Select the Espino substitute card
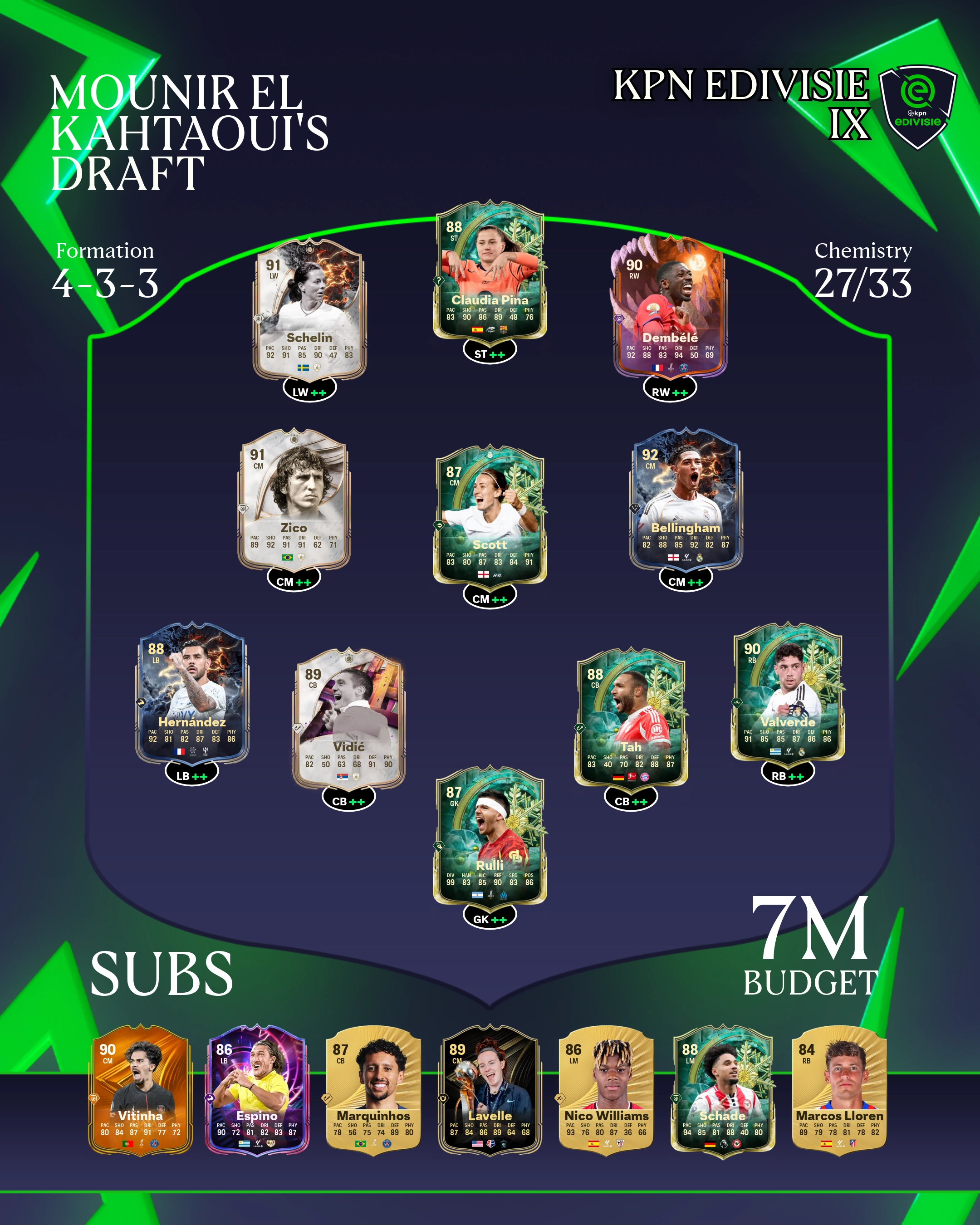 257,1091
